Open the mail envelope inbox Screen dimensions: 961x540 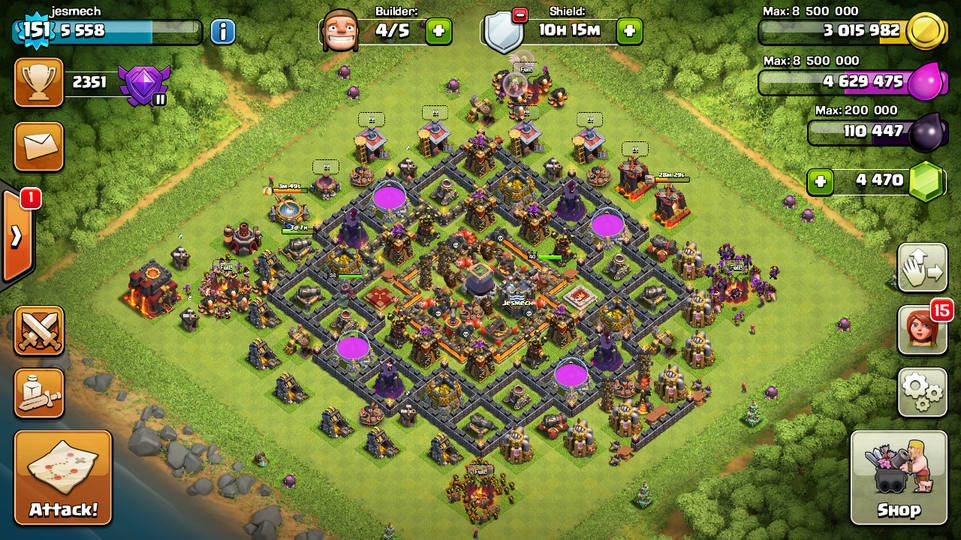pyautogui.click(x=39, y=147)
